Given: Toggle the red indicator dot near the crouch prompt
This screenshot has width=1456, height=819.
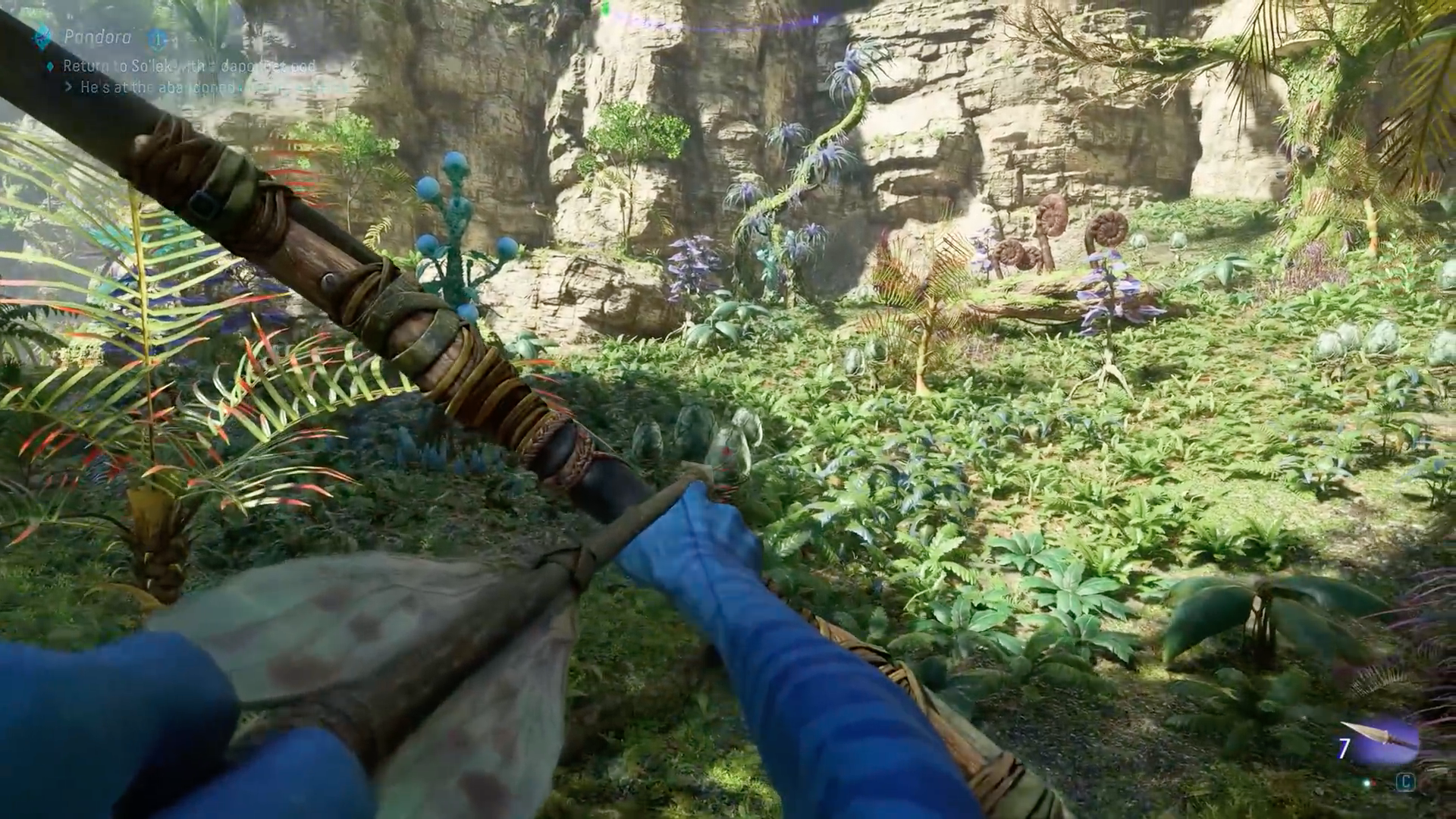Looking at the screenshot, I should 1373,782.
